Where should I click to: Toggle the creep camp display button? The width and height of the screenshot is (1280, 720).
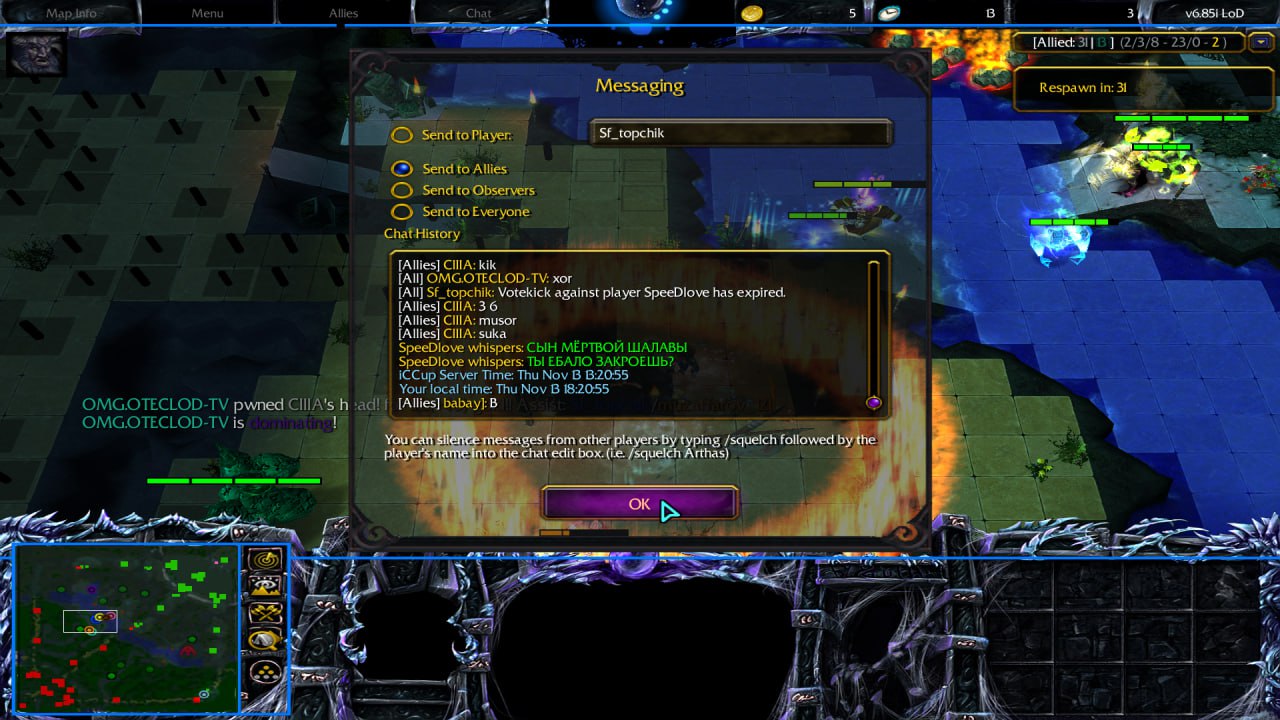pyautogui.click(x=265, y=640)
